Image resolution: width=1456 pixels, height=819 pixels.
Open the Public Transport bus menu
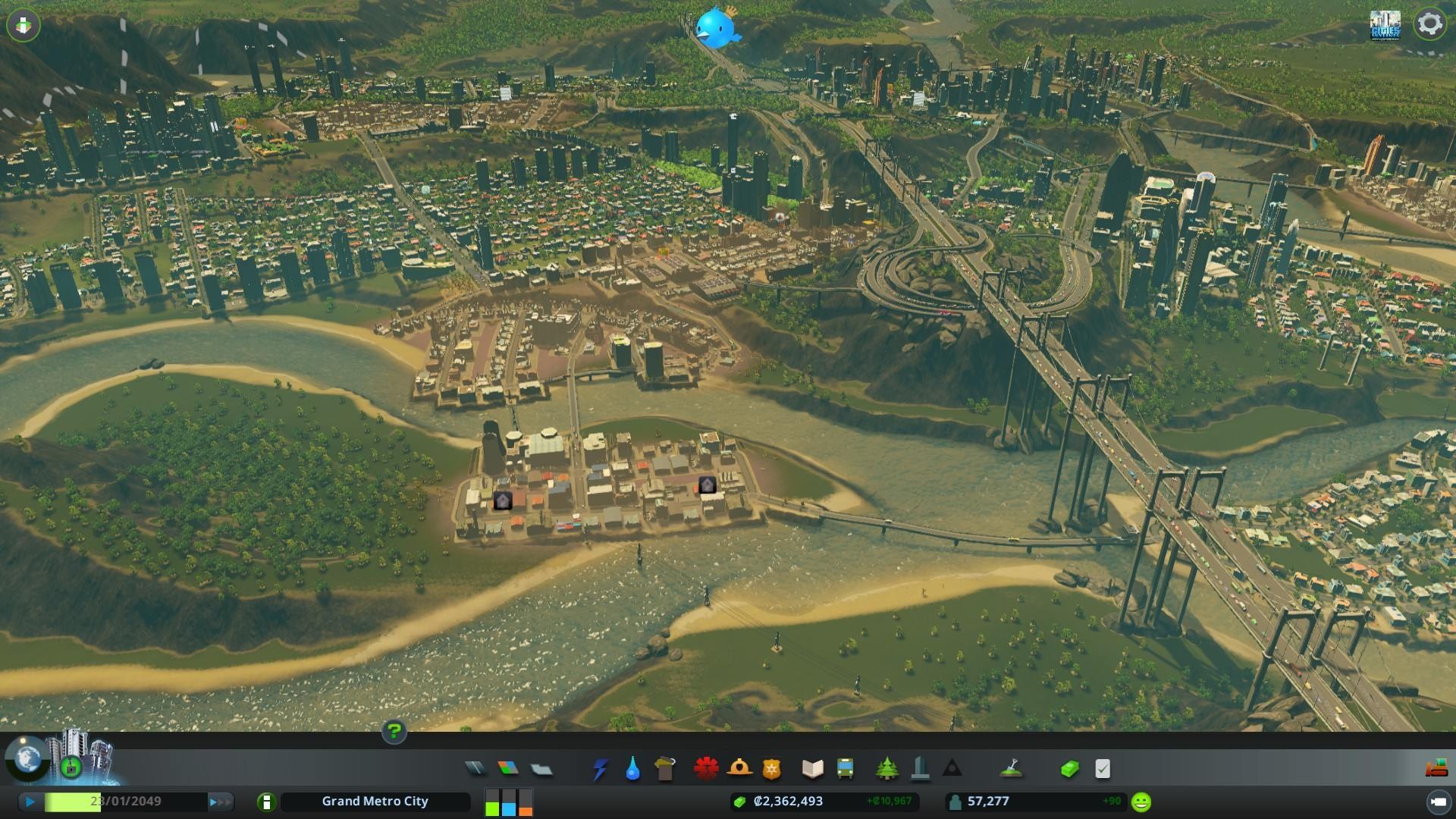pos(846,769)
